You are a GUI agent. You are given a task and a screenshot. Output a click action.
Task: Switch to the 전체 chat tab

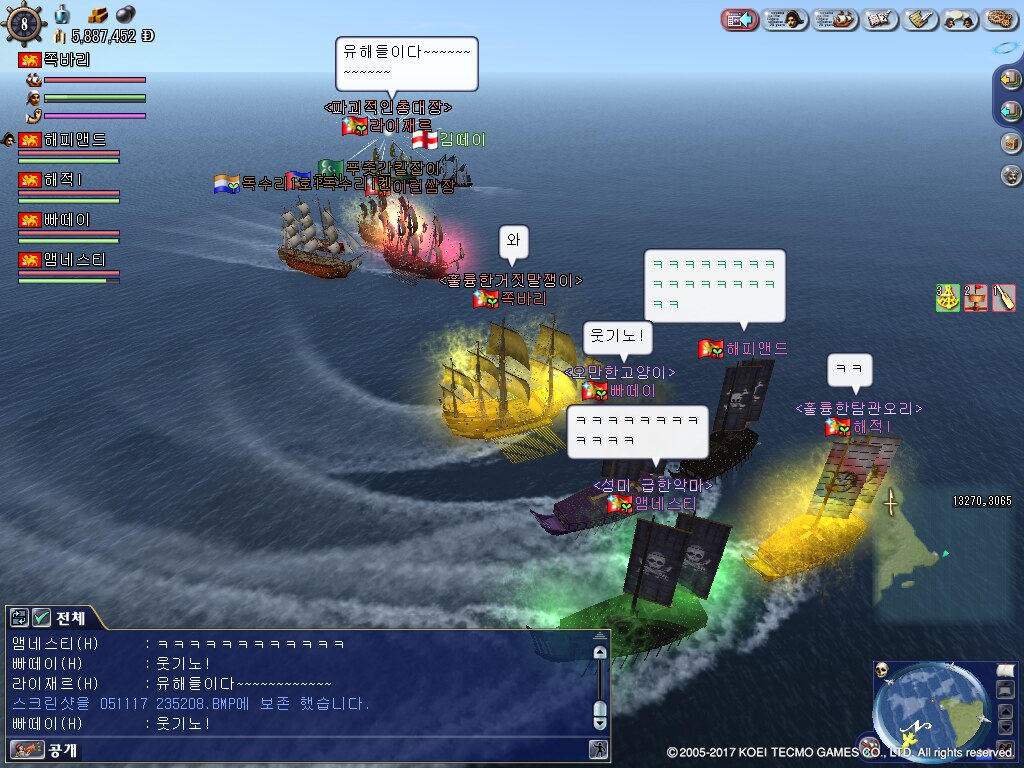(60, 617)
